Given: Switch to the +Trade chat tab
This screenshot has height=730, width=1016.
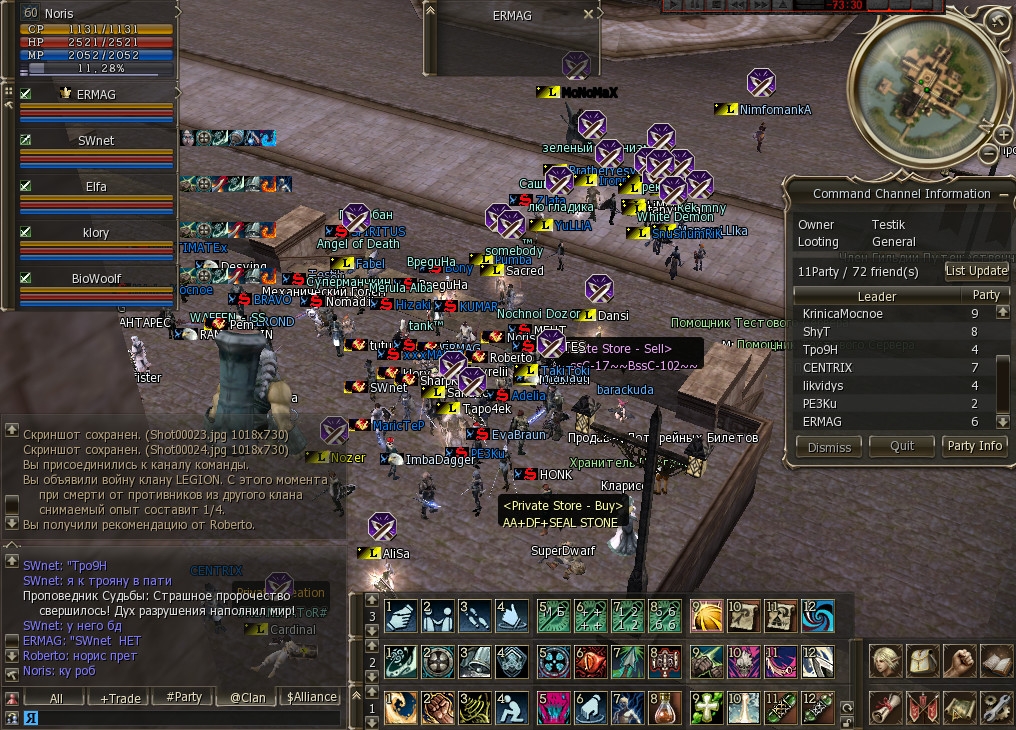Looking at the screenshot, I should [x=120, y=698].
